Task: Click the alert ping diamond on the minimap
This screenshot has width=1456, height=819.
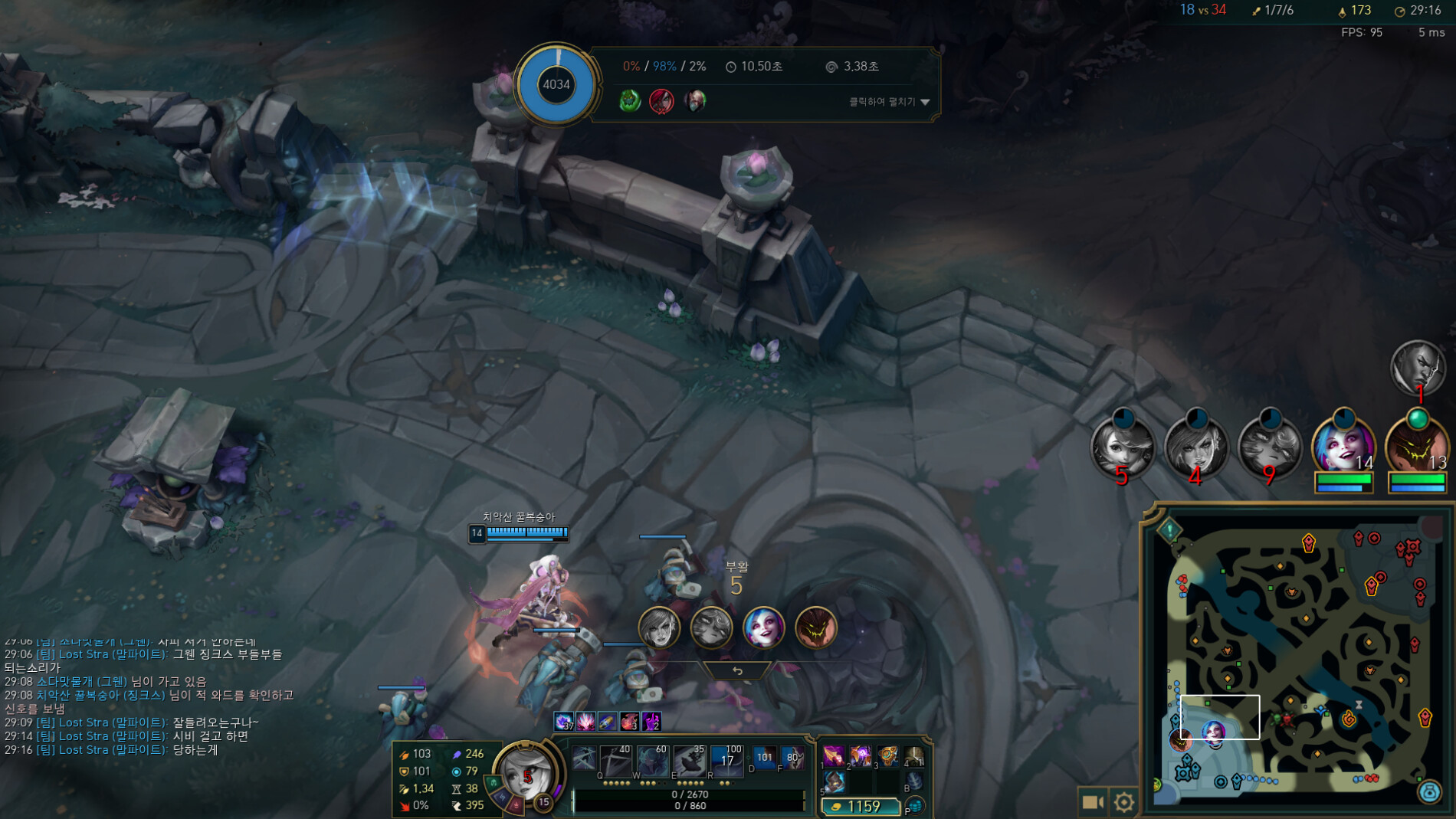Action: [1169, 530]
